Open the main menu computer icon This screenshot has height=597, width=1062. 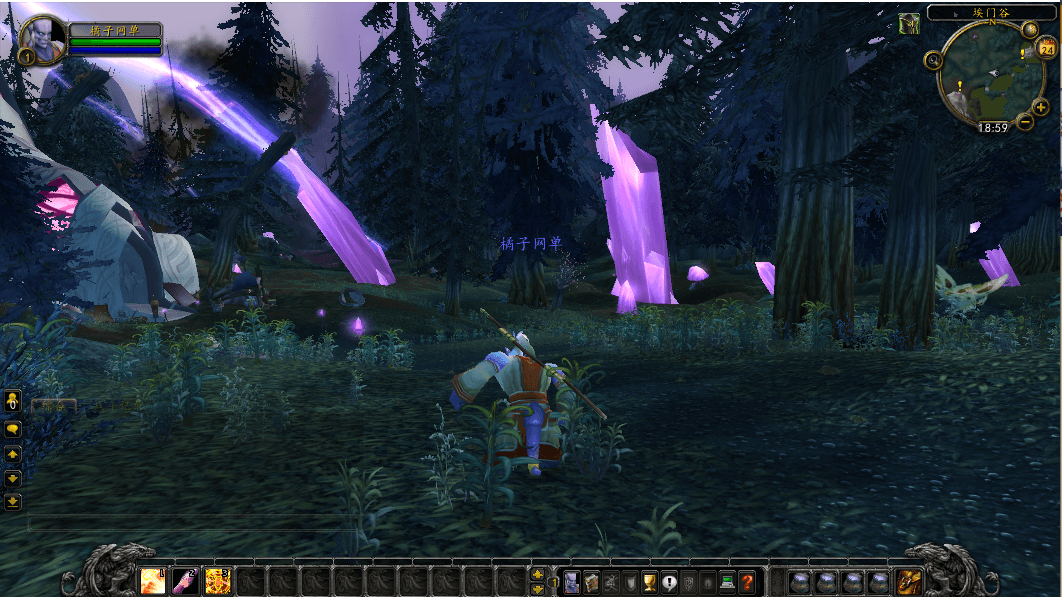pyautogui.click(x=727, y=582)
